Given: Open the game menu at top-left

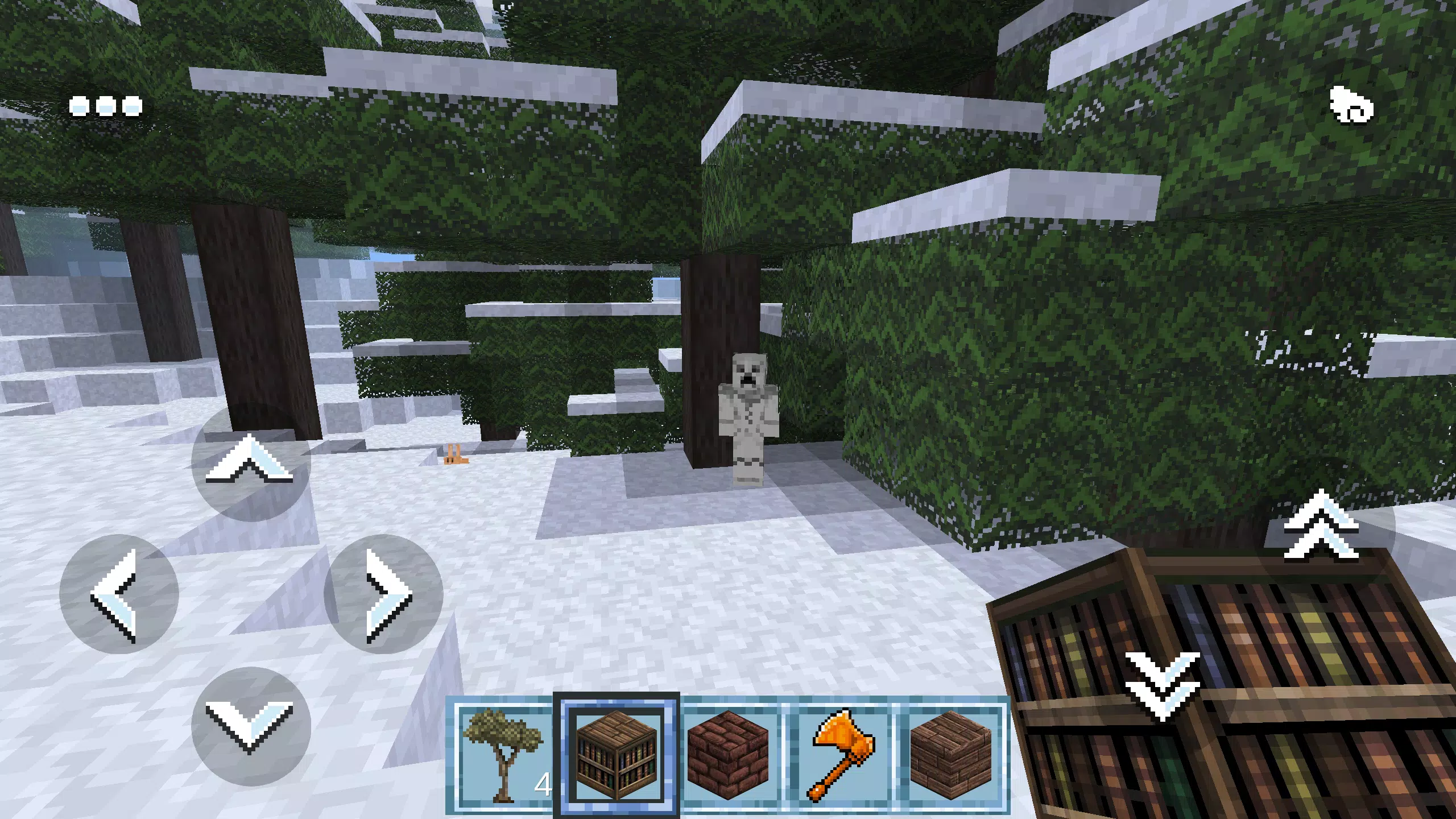Looking at the screenshot, I should [x=105, y=106].
